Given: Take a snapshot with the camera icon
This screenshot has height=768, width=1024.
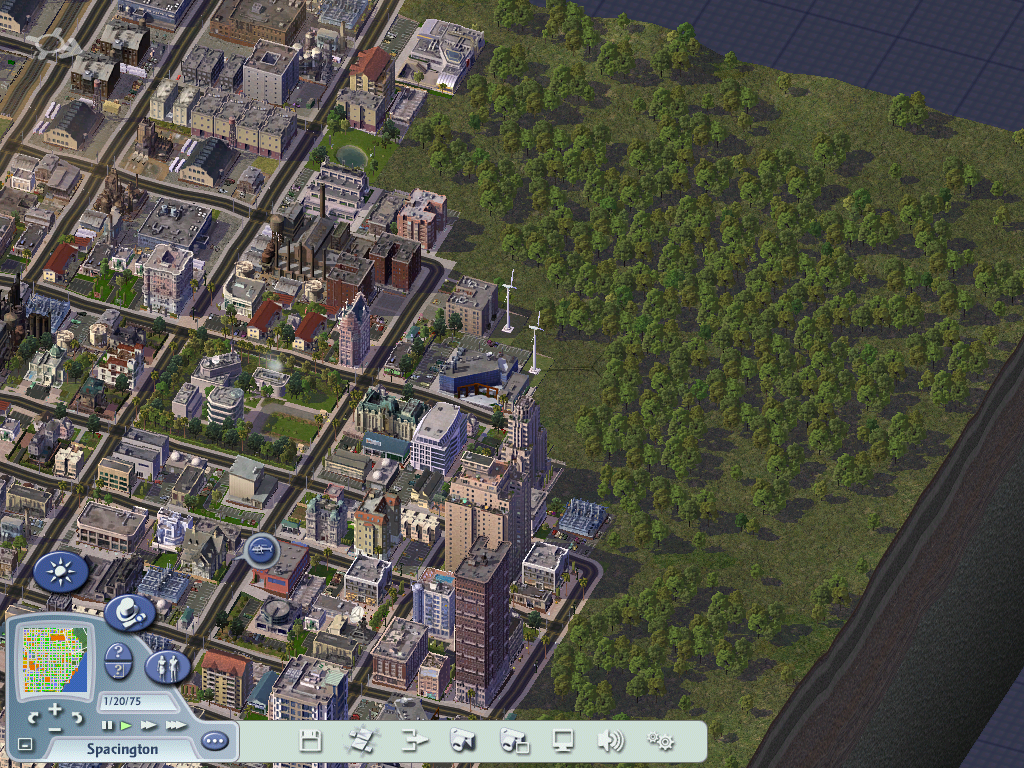Looking at the screenshot, I should point(463,741).
